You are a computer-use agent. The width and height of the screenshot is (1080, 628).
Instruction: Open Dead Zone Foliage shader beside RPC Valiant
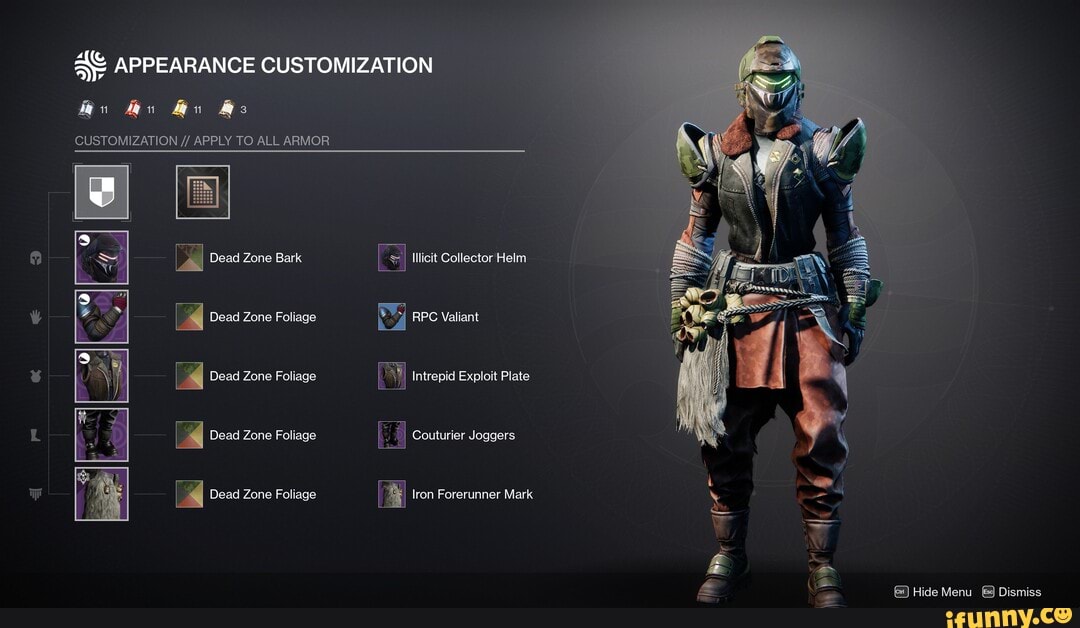189,317
